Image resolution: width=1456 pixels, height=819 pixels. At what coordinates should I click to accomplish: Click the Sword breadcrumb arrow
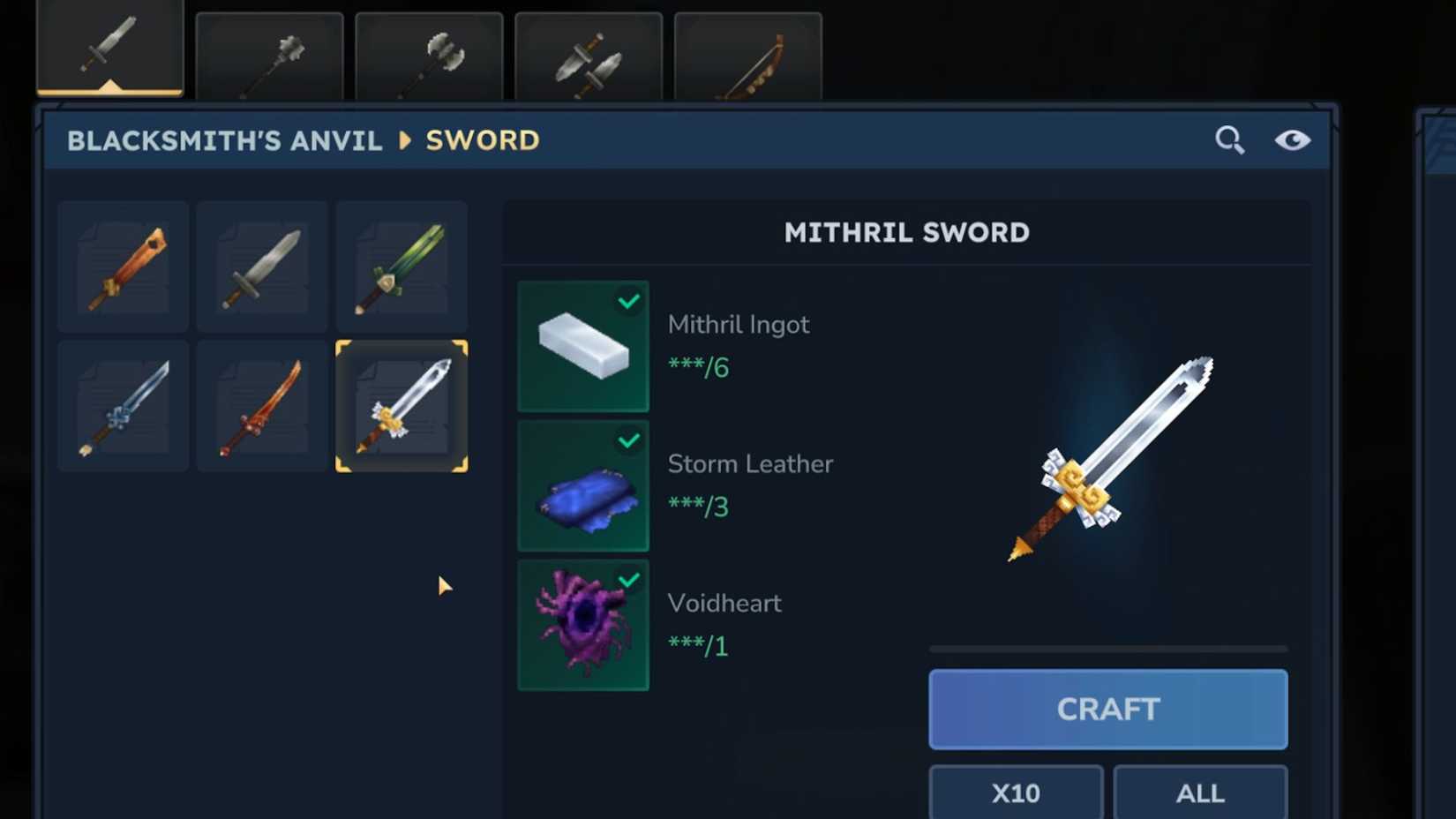[x=404, y=139]
